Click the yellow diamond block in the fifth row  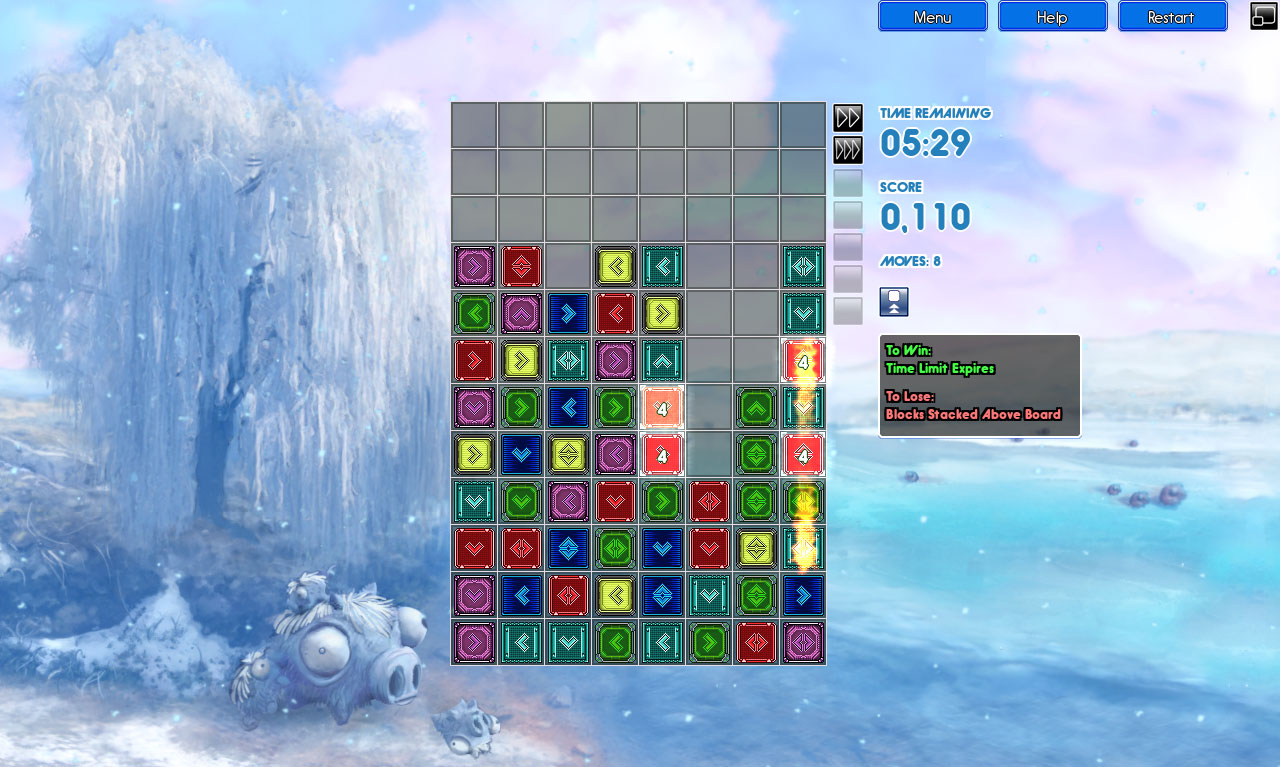pyautogui.click(x=568, y=454)
